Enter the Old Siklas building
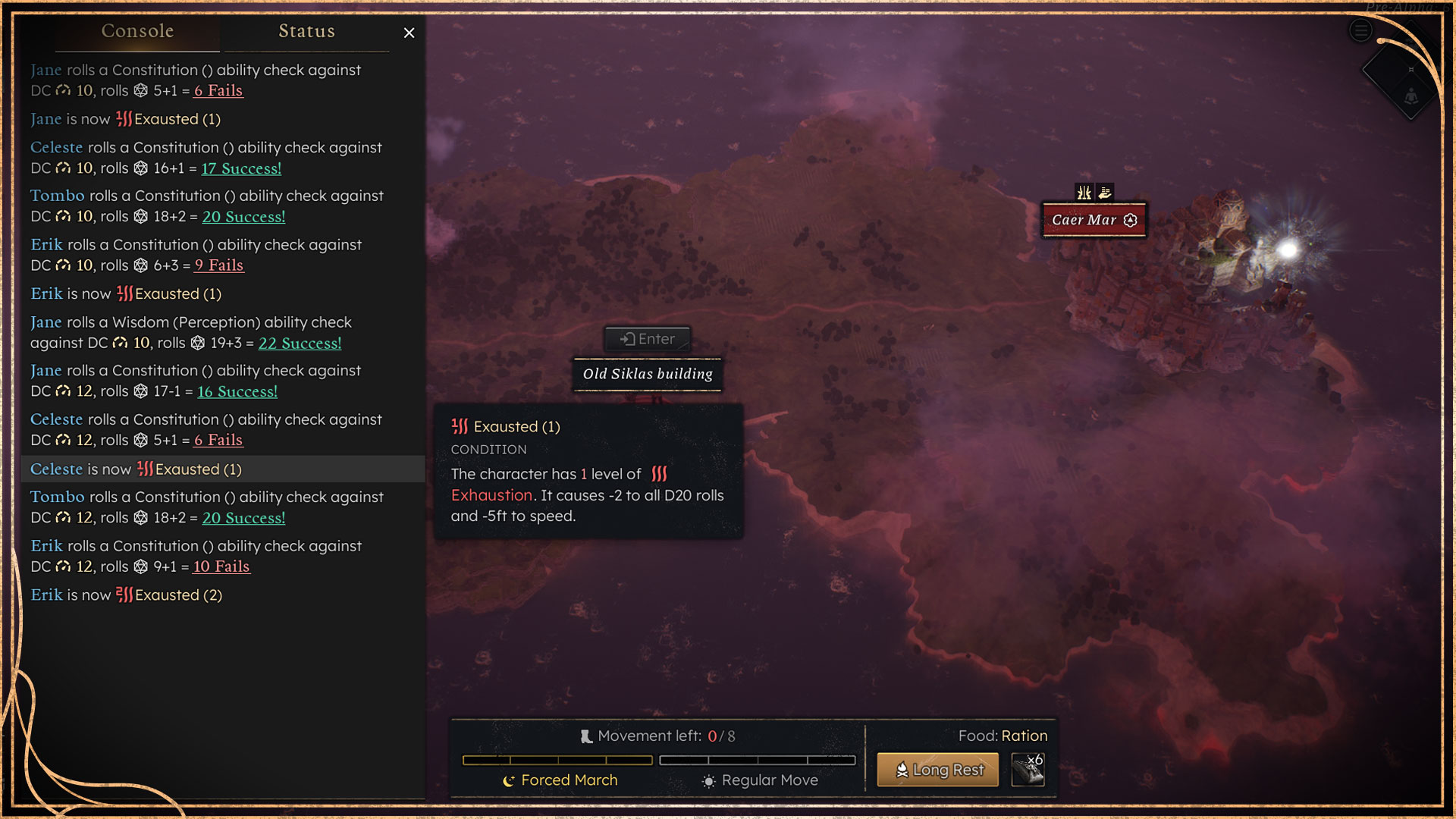1456x819 pixels. (648, 339)
